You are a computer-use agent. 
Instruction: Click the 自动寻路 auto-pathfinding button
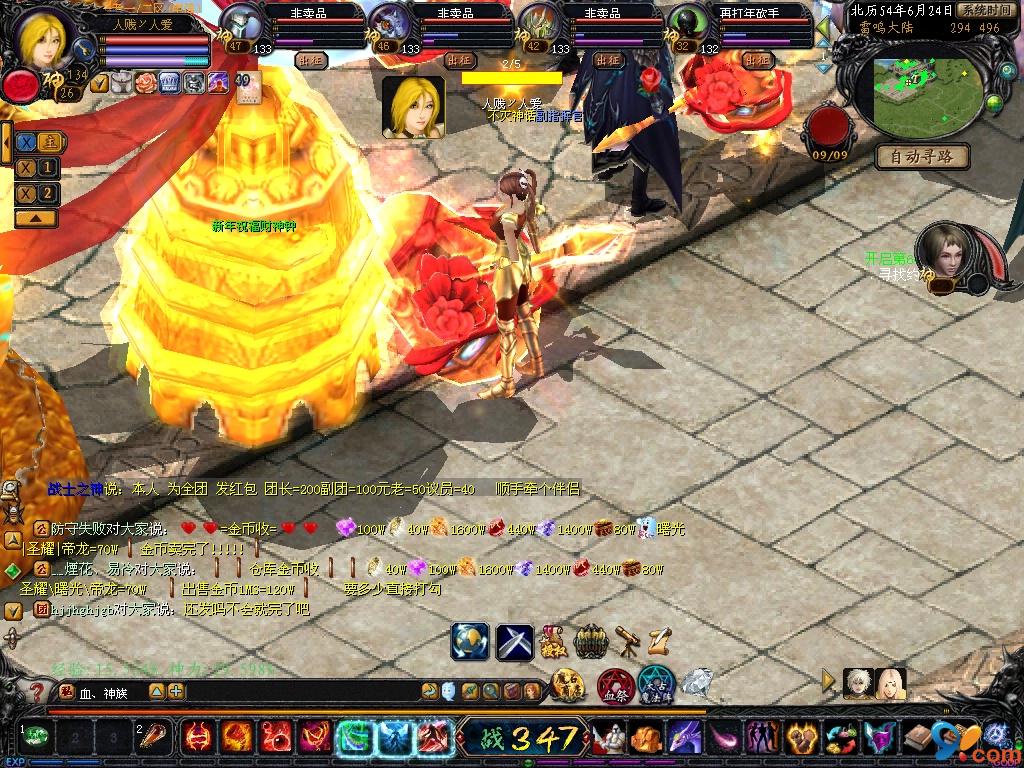click(922, 156)
